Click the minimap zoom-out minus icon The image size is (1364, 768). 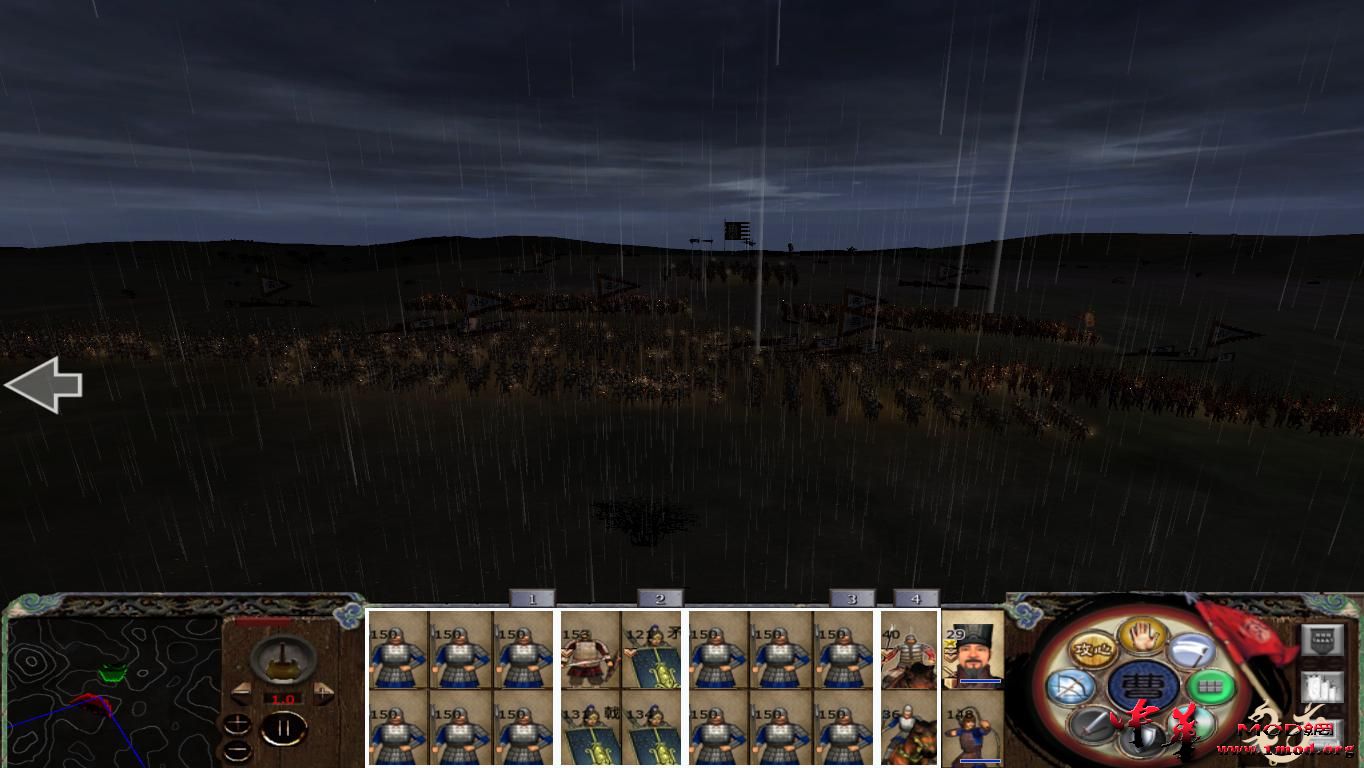tap(237, 750)
